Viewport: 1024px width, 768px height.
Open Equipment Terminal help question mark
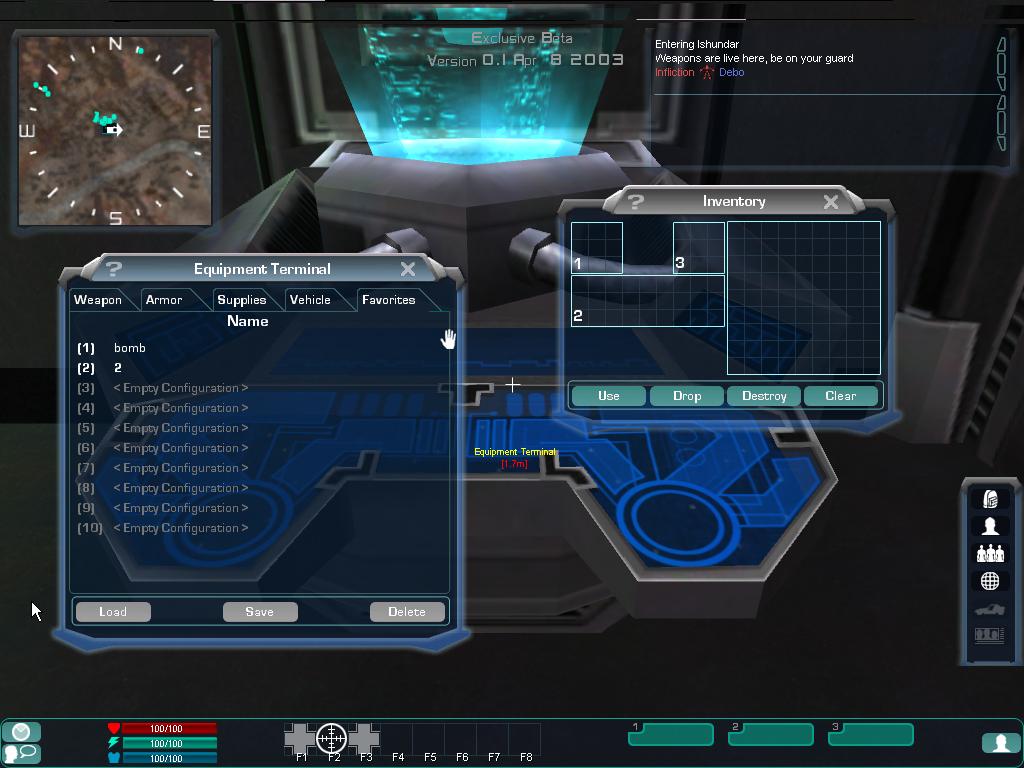(113, 269)
